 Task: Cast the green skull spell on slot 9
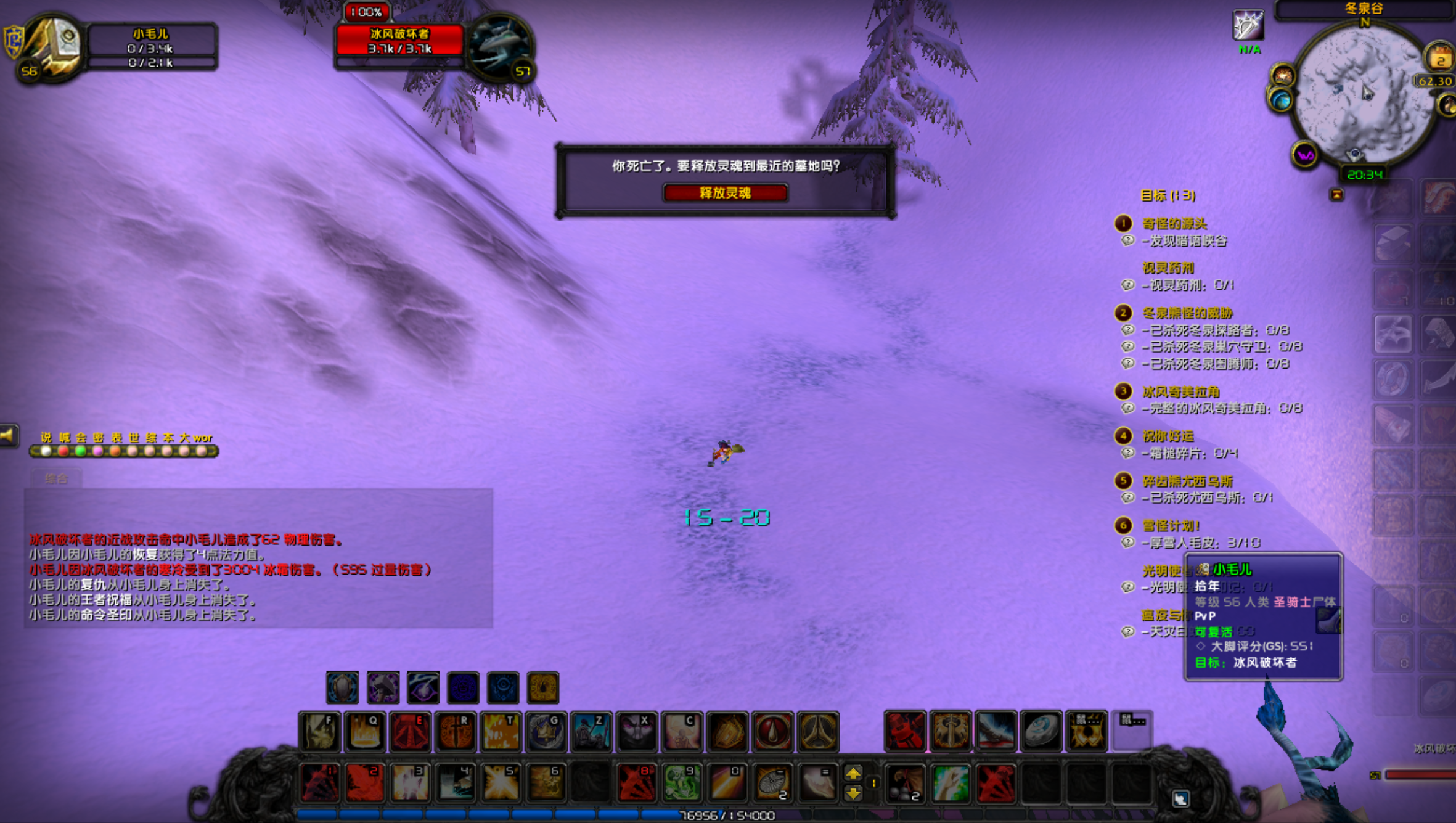(x=682, y=782)
